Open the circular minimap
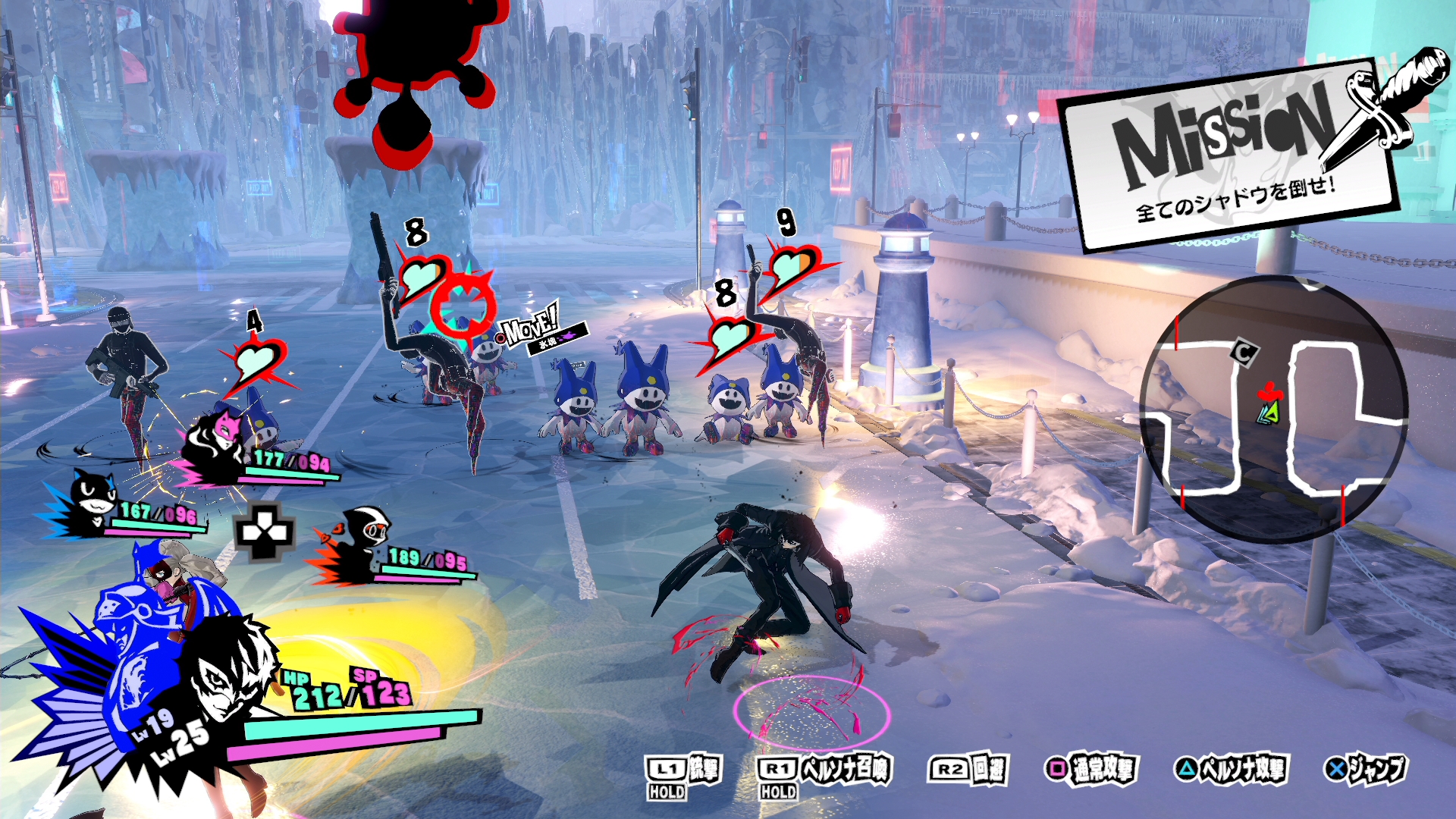Screen dimensions: 1456x819 [x=1274, y=409]
